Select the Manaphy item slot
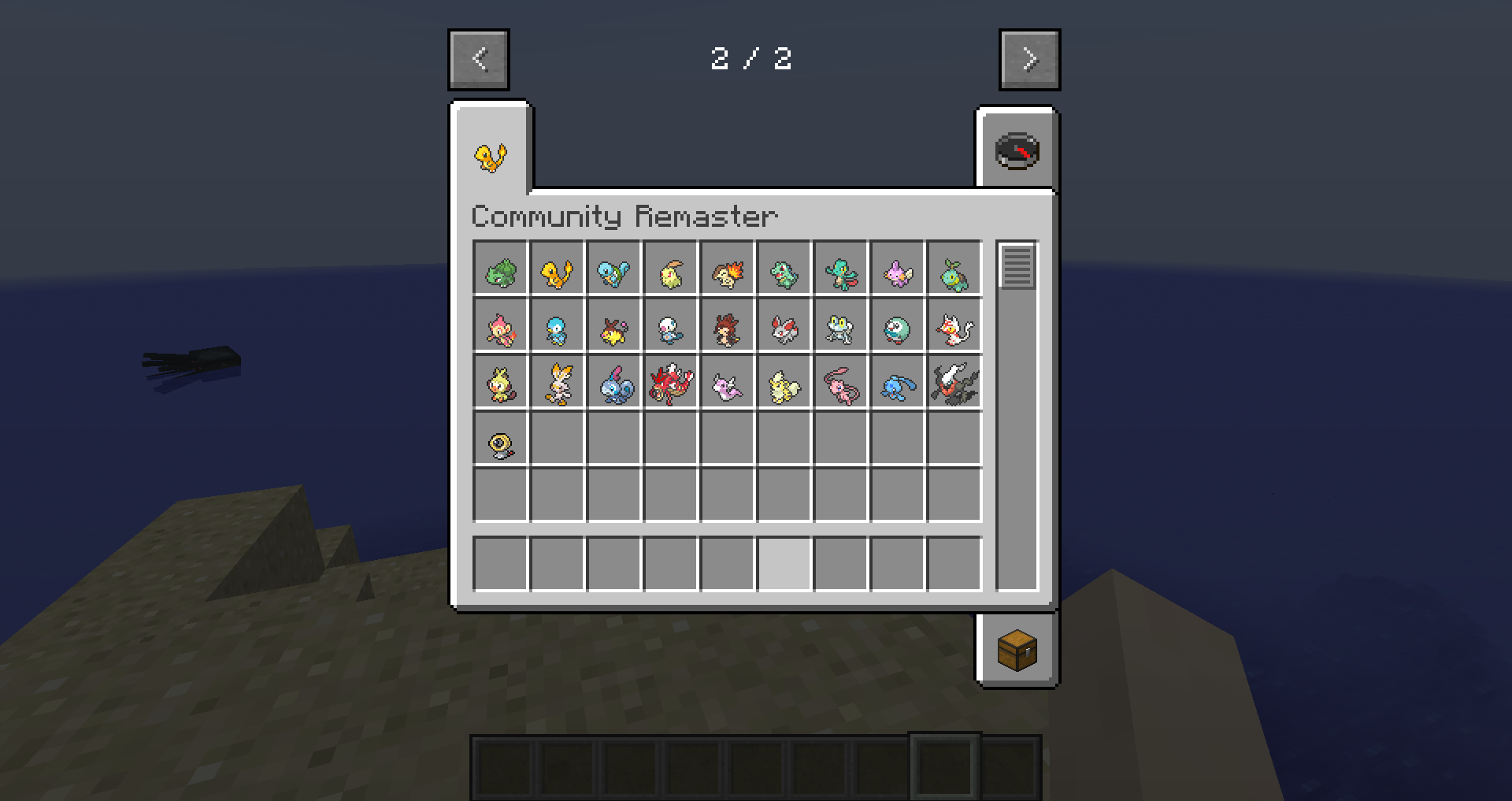 (x=898, y=383)
